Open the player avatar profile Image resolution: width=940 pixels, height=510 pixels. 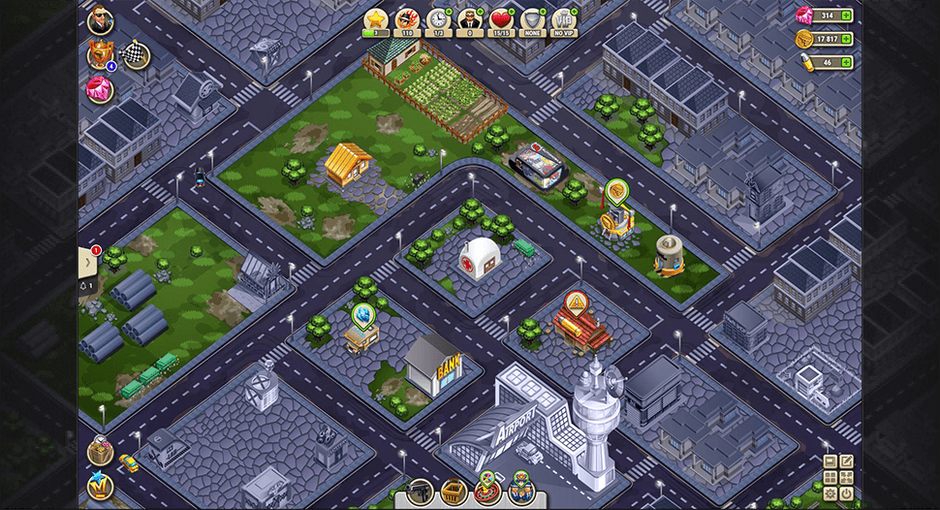[100, 21]
